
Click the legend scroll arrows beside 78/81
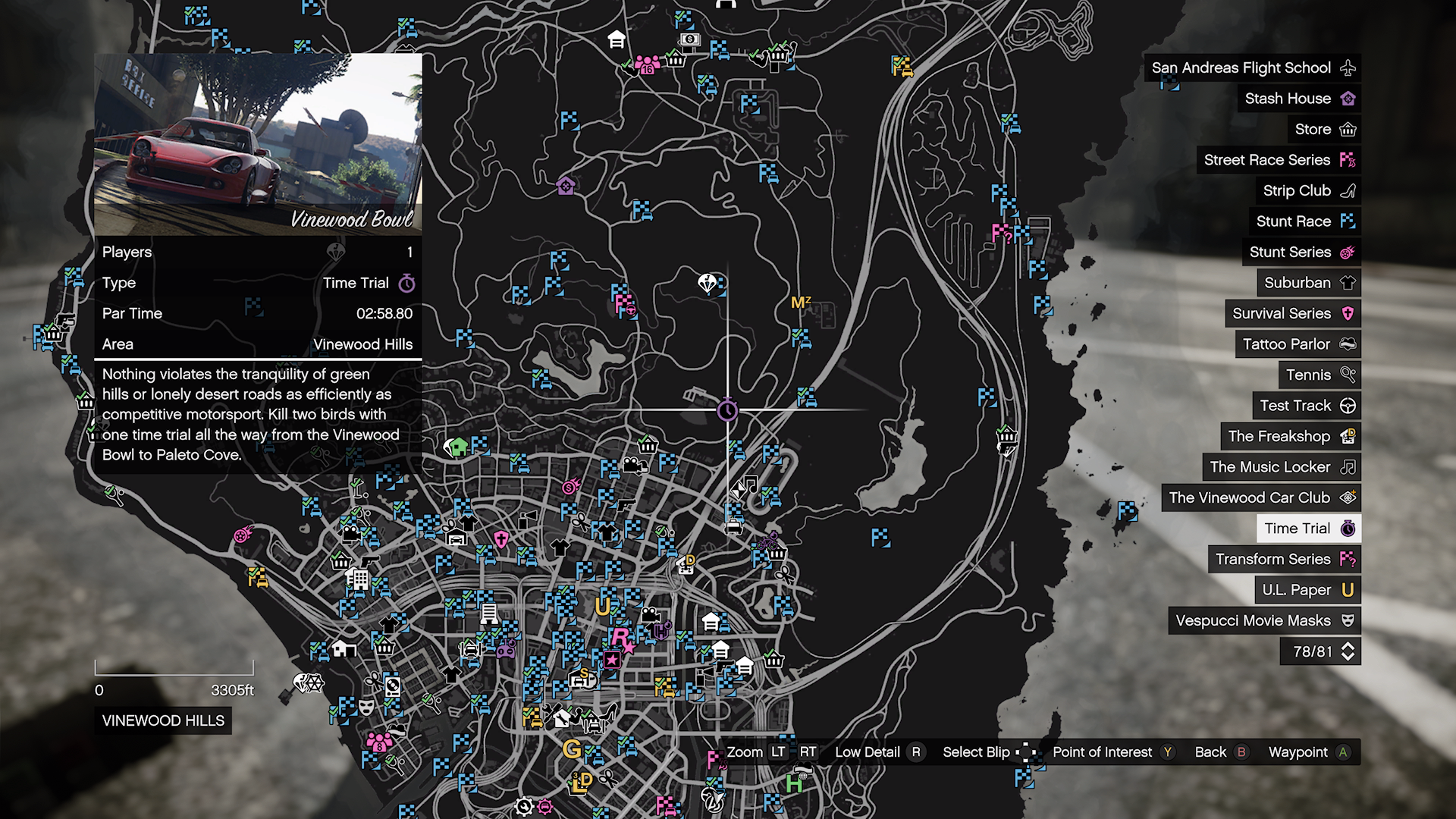tap(1348, 651)
